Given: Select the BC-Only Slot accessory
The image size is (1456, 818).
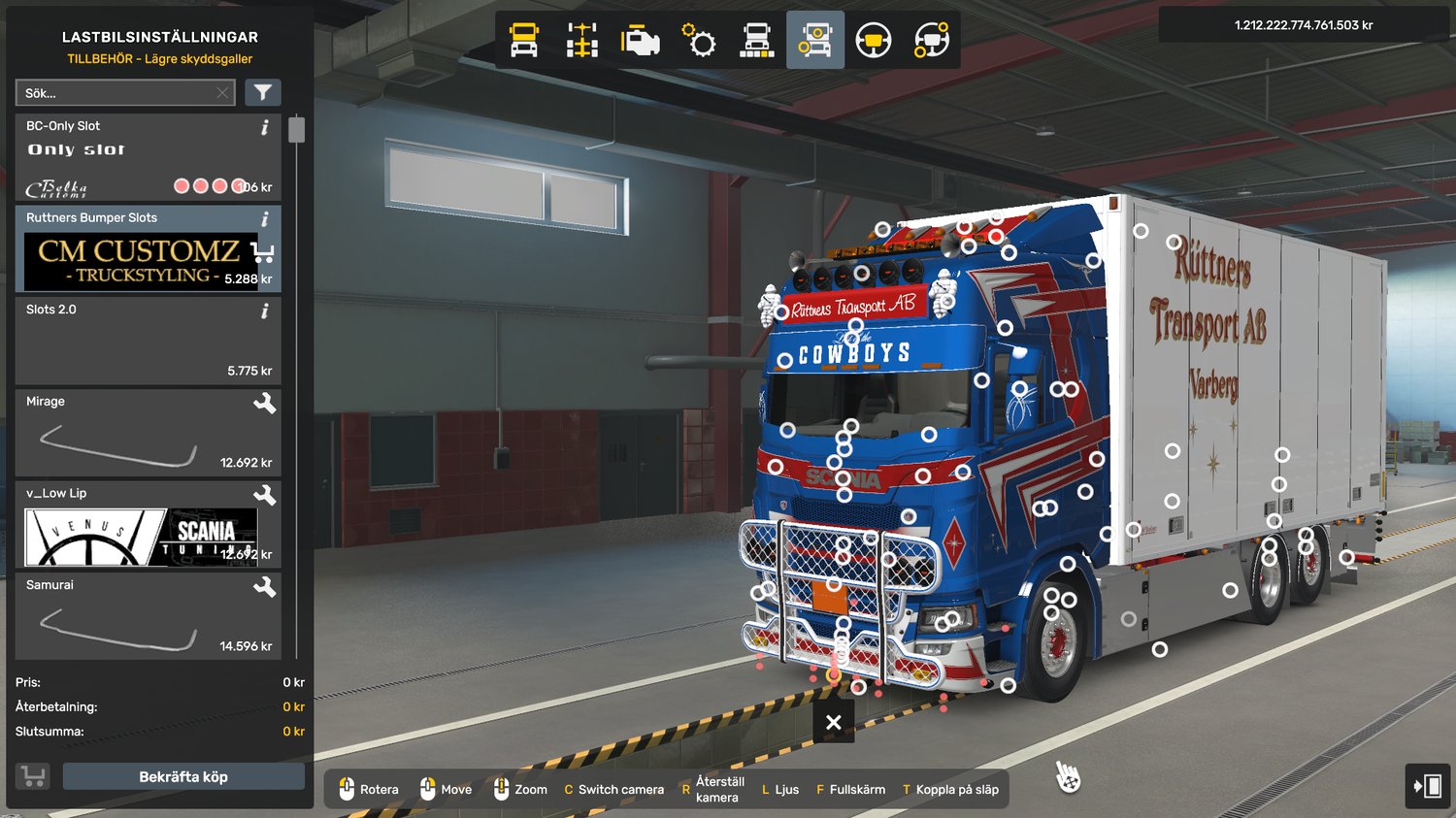Looking at the screenshot, I should 148,157.
